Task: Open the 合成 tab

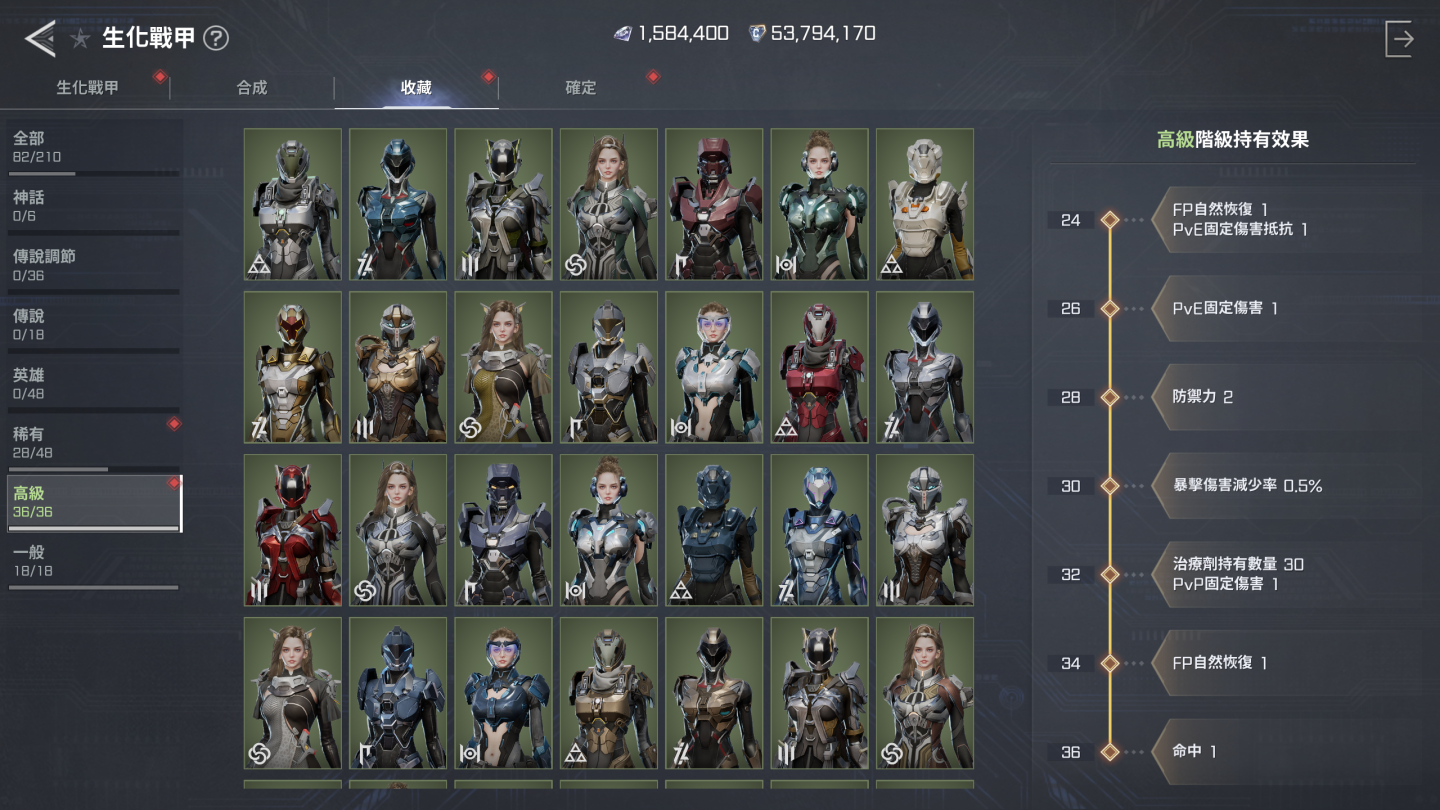Action: point(252,88)
